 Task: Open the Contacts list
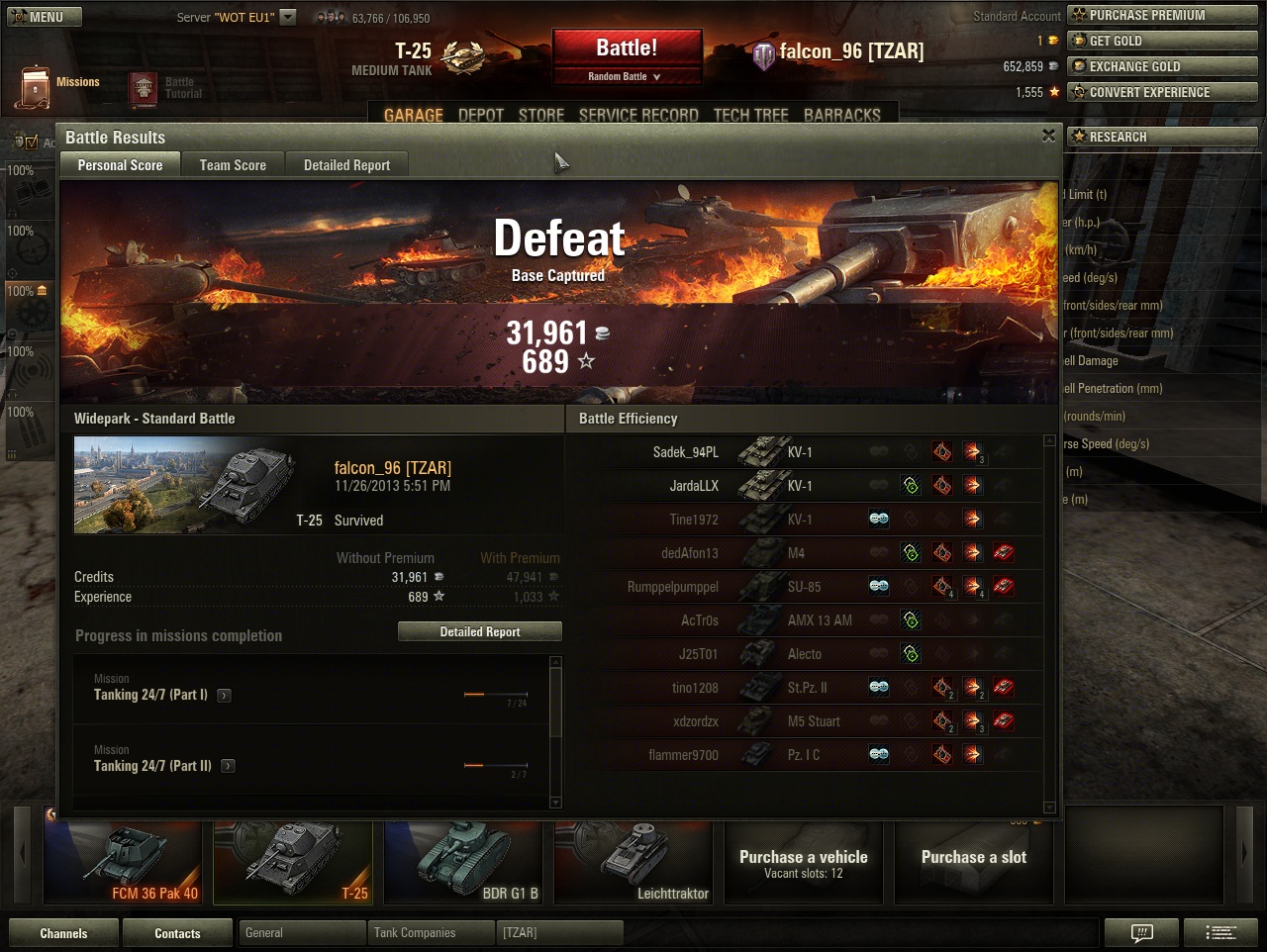pos(177,933)
